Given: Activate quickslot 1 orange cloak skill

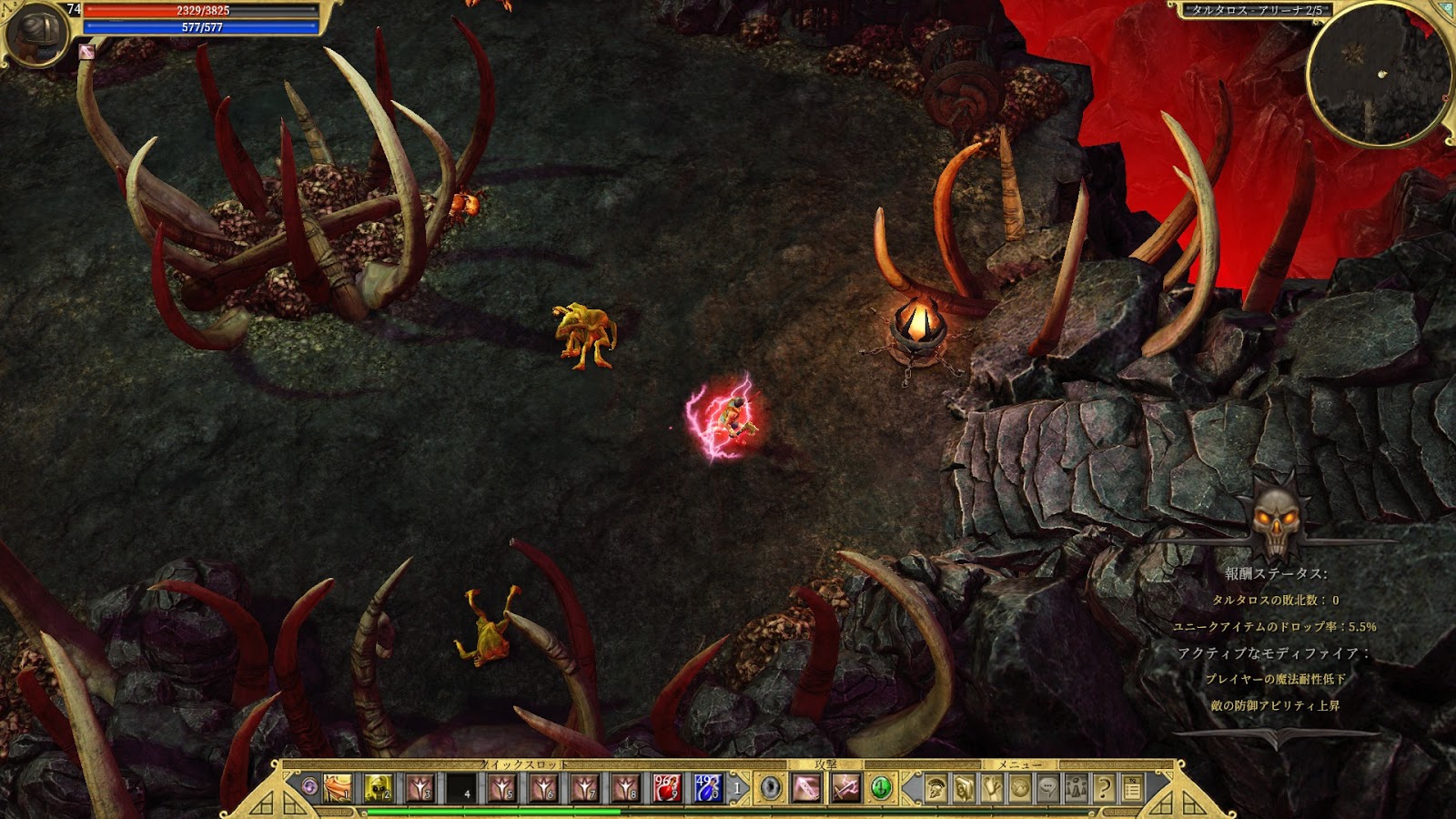Looking at the screenshot, I should [338, 787].
